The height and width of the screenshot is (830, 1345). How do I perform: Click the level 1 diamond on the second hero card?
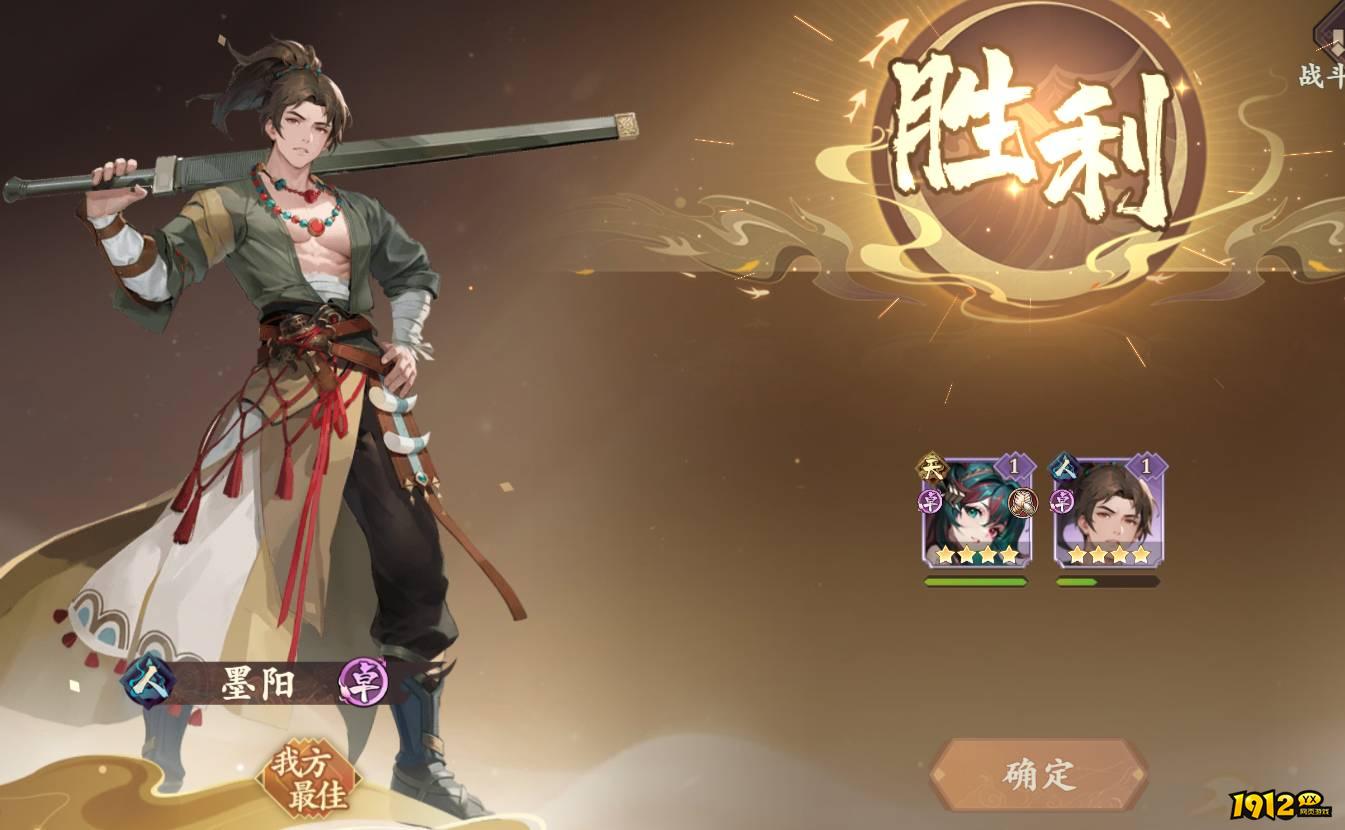(1145, 465)
